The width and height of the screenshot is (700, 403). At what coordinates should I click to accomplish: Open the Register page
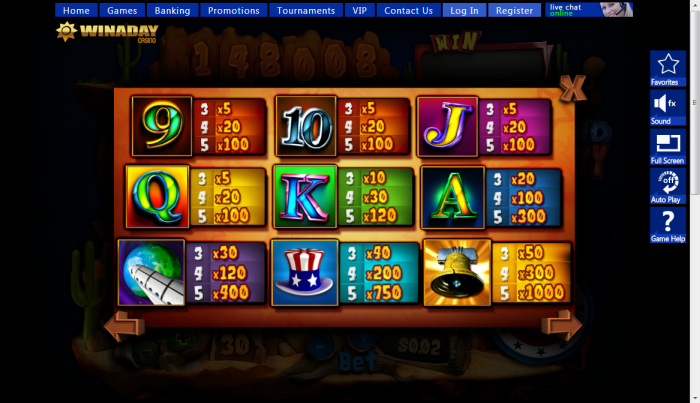click(x=514, y=11)
